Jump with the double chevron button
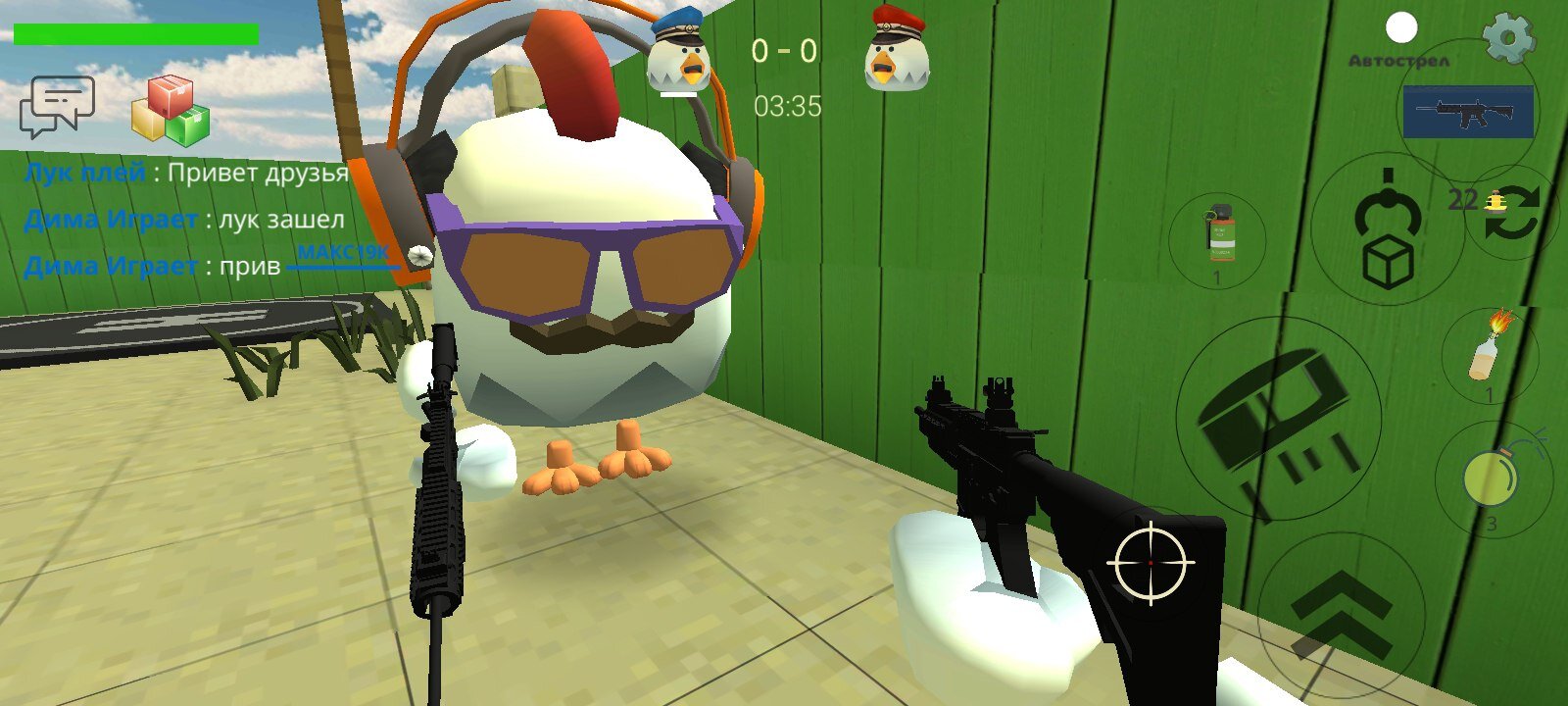 (1341, 615)
